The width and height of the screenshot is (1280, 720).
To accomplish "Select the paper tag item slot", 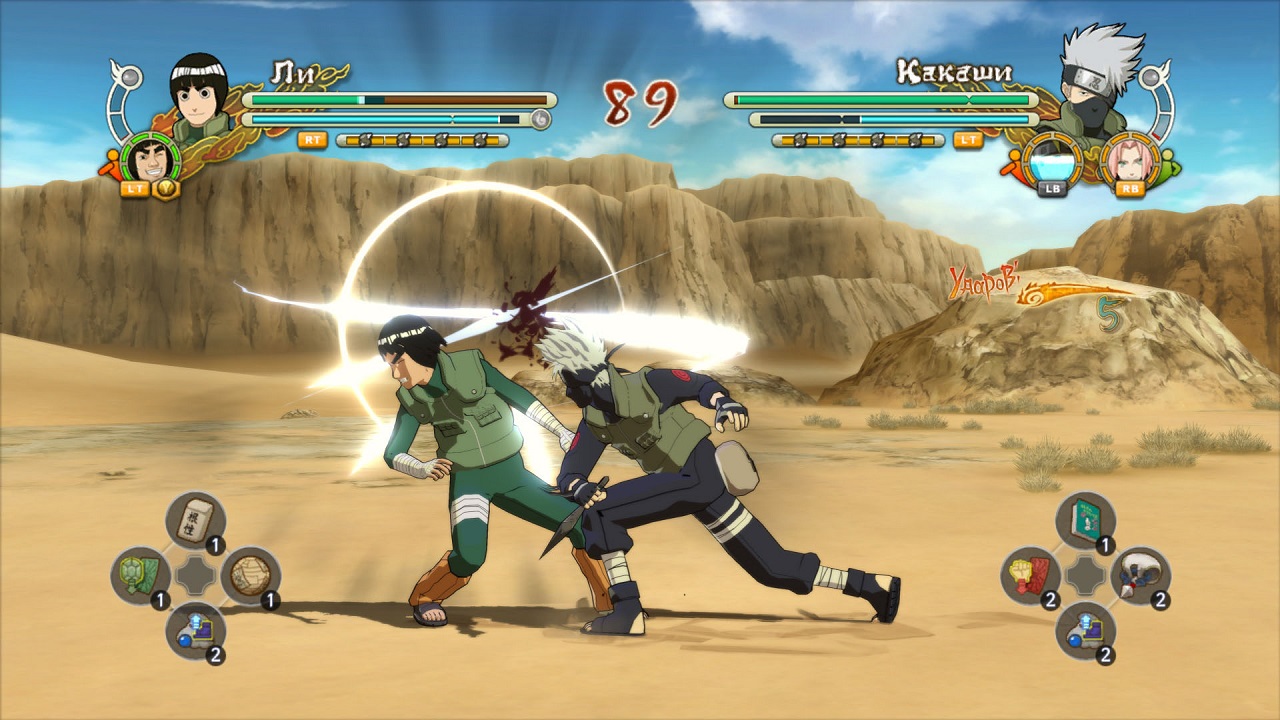I will 195,520.
